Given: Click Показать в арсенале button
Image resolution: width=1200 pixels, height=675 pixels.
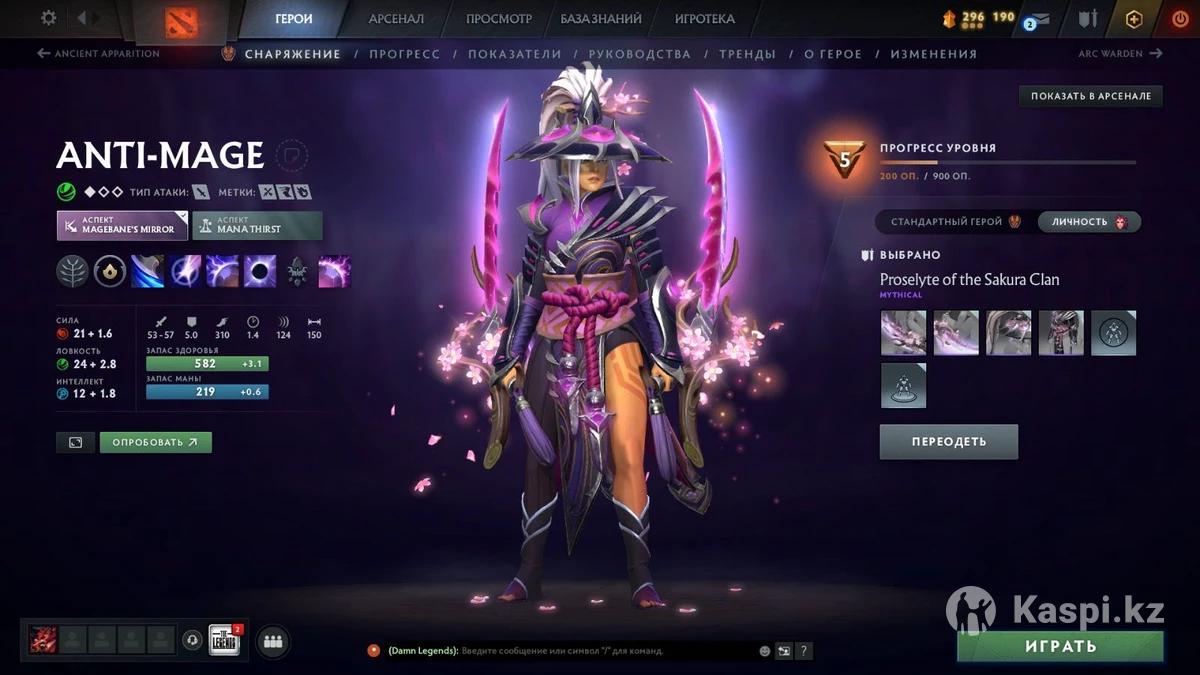Looking at the screenshot, I should click(x=1090, y=96).
